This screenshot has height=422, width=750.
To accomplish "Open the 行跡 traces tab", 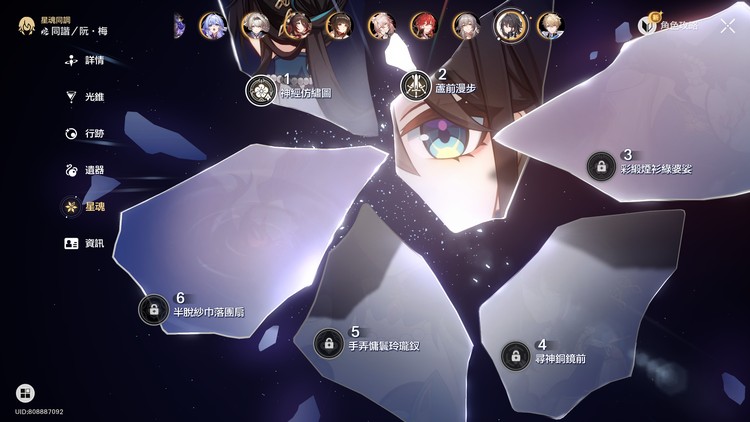I will coord(86,133).
